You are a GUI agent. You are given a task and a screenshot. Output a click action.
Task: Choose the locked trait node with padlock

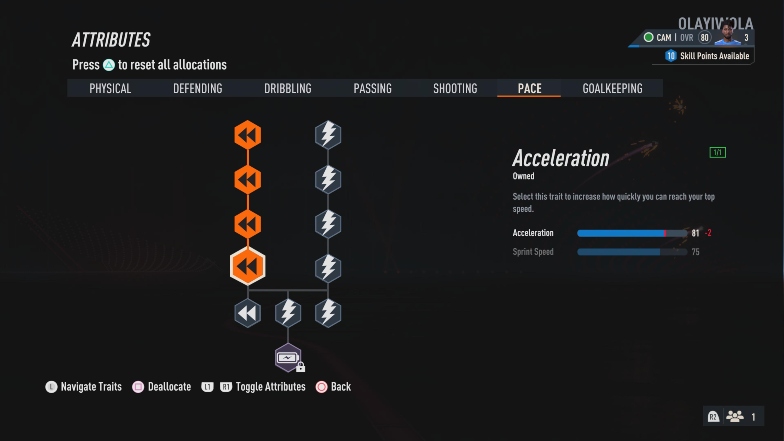coord(288,357)
